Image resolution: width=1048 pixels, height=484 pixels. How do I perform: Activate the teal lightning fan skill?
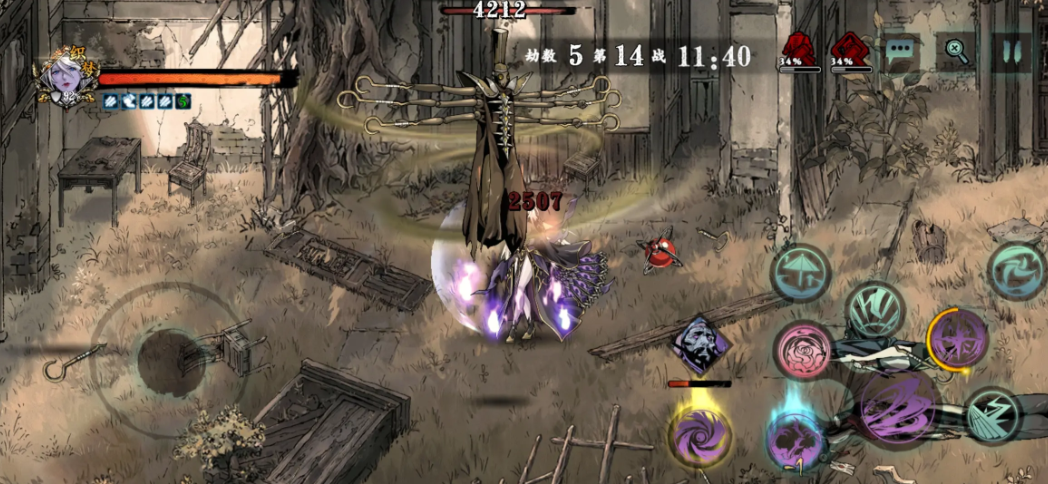click(x=993, y=416)
